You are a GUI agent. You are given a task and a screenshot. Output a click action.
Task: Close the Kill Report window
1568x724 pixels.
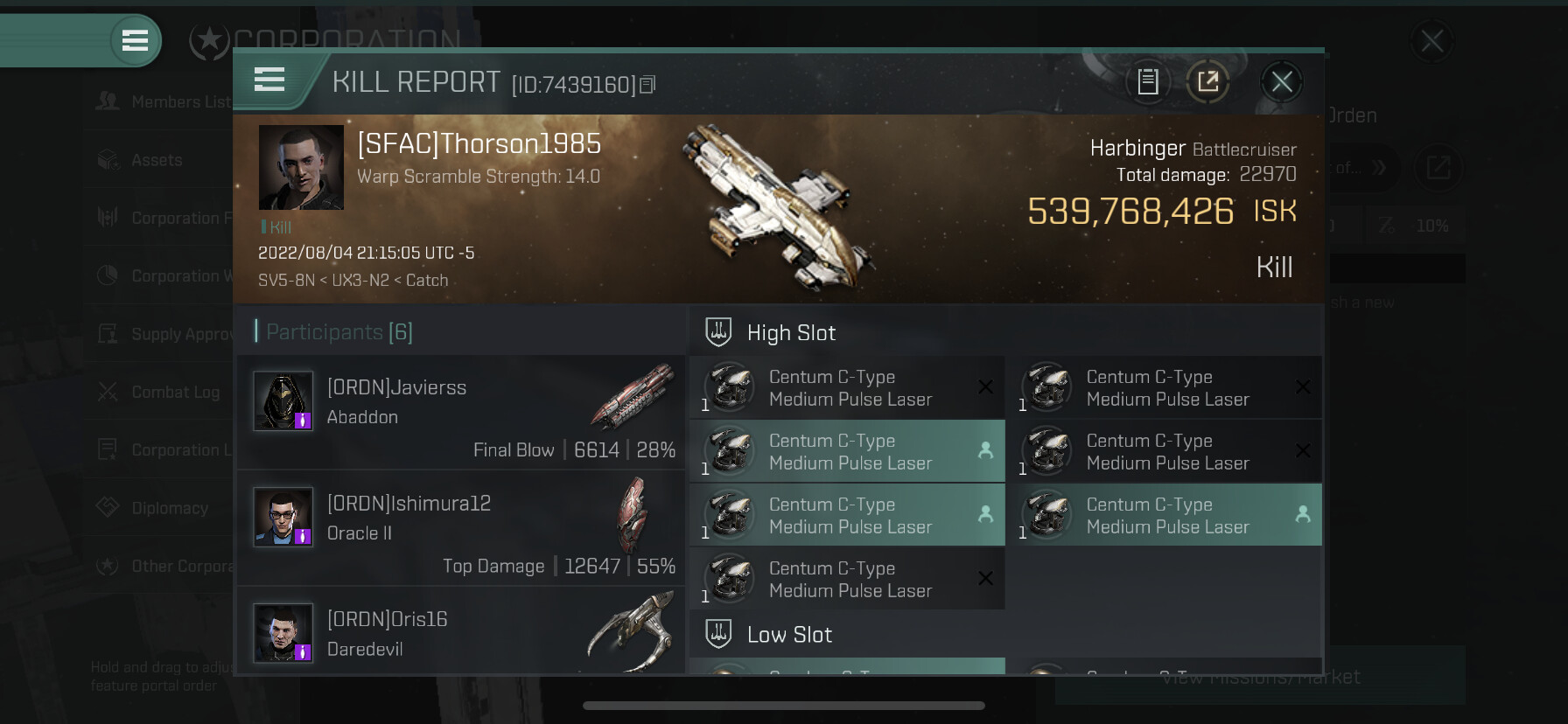click(x=1282, y=82)
